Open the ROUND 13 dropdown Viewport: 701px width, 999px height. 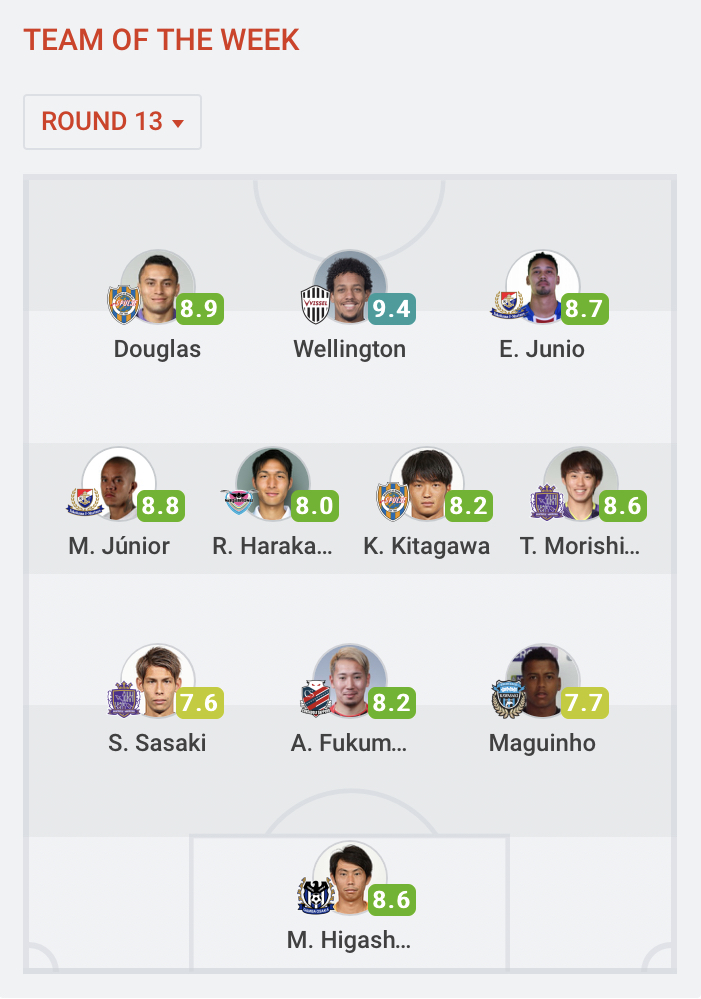pos(112,122)
